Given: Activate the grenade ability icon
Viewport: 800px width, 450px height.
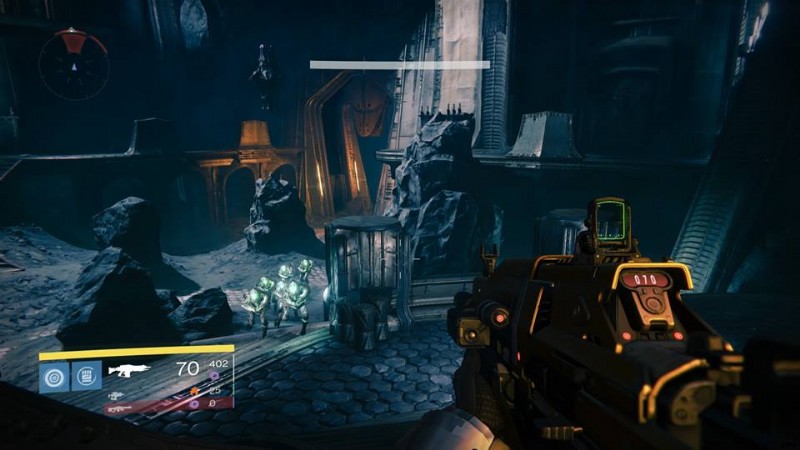Looking at the screenshot, I should coord(53,377).
